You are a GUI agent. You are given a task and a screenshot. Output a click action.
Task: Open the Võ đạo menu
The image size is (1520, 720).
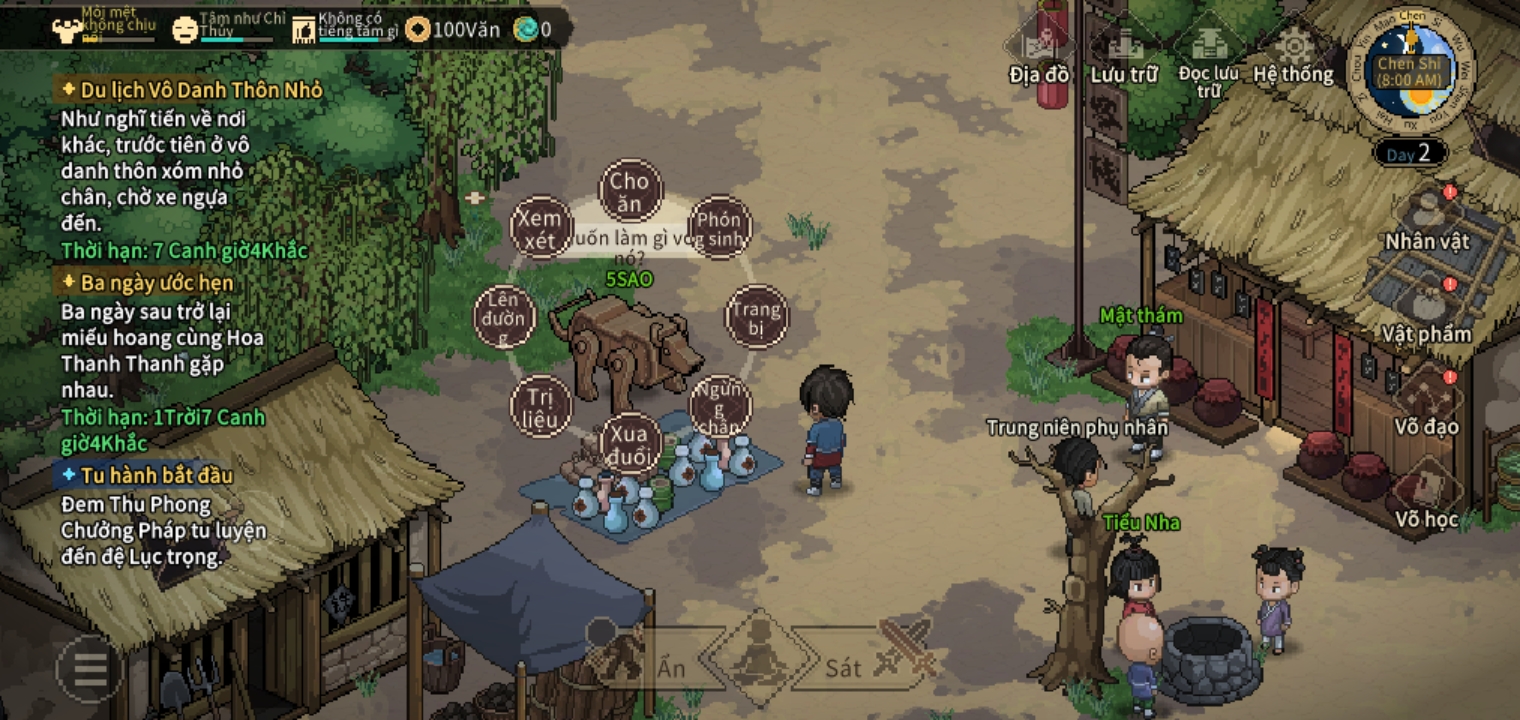pyautogui.click(x=1427, y=405)
